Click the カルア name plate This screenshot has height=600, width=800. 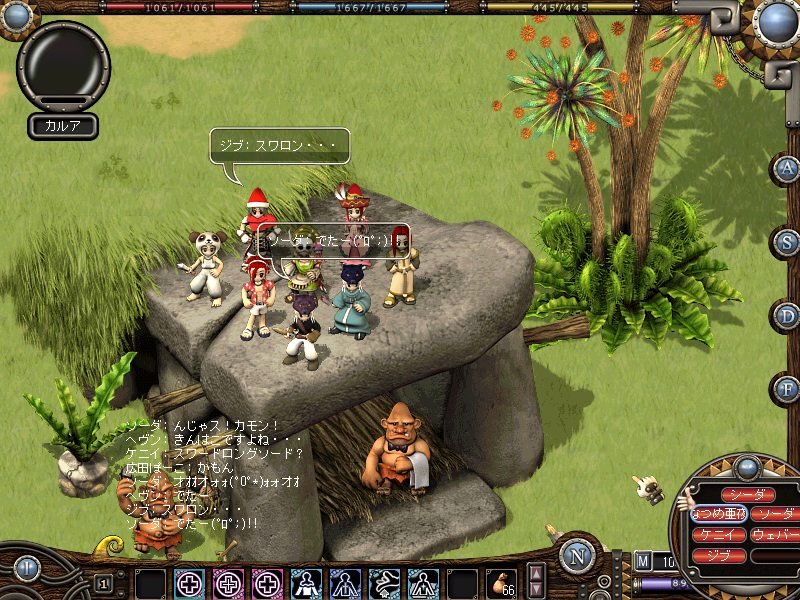coord(62,126)
